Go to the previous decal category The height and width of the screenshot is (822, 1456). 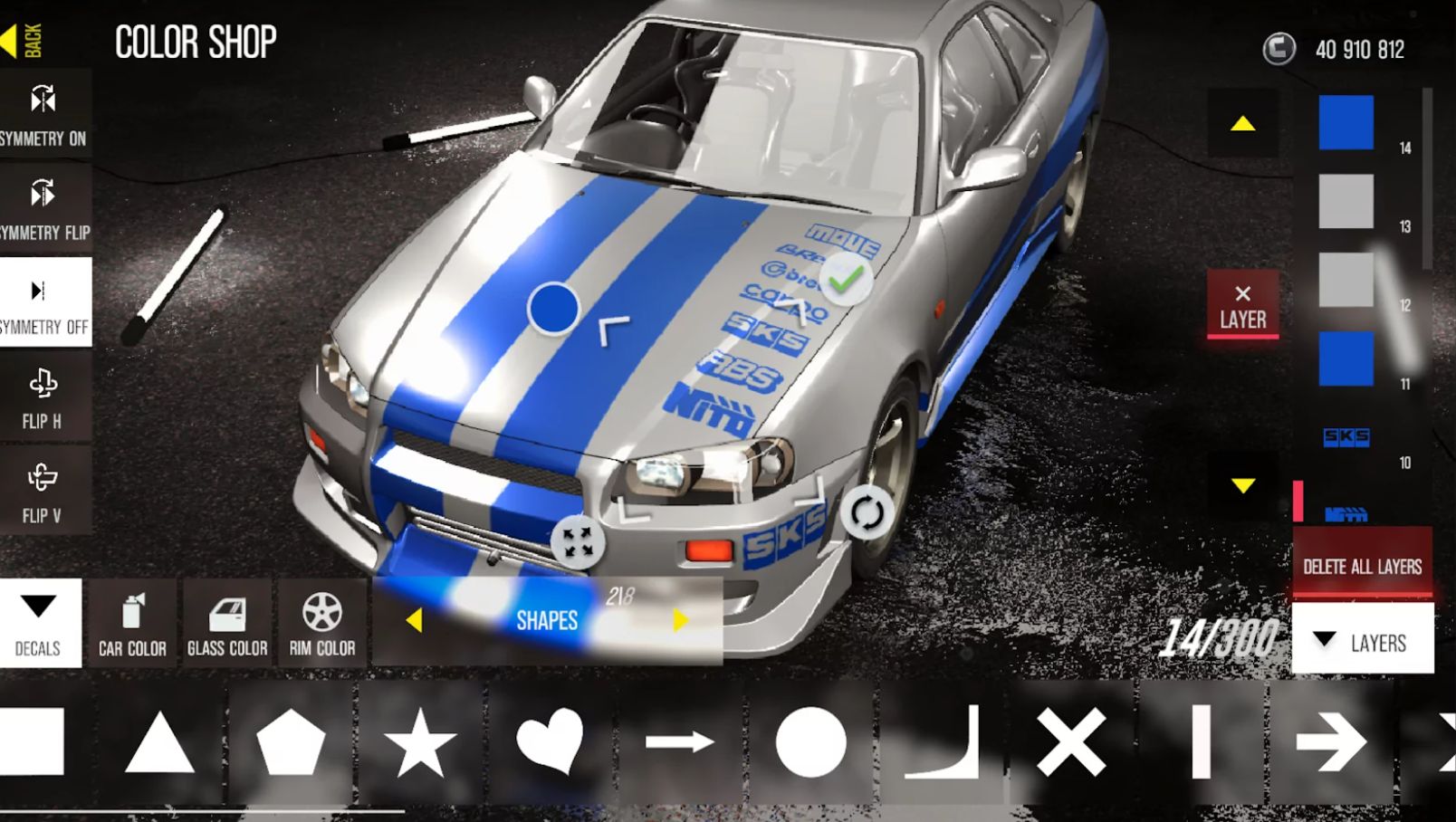[415, 620]
